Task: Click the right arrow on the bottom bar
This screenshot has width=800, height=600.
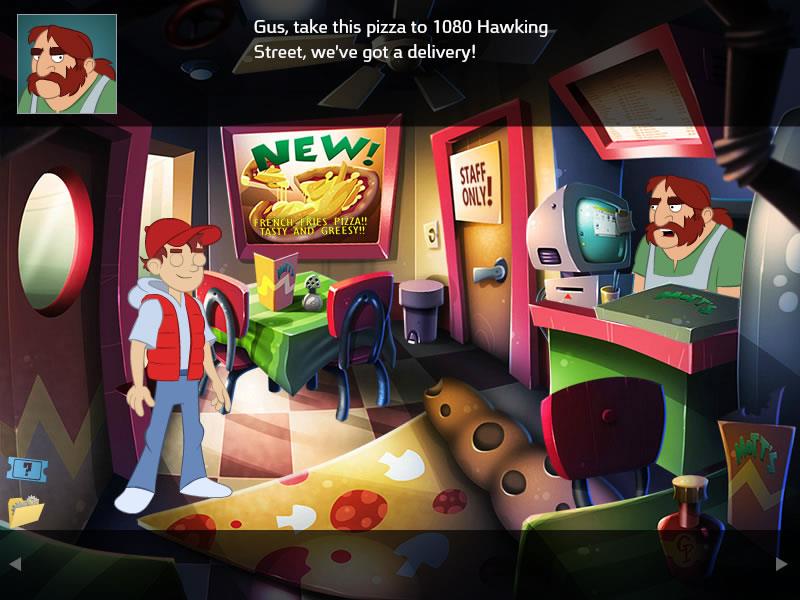Action: pyautogui.click(x=782, y=564)
